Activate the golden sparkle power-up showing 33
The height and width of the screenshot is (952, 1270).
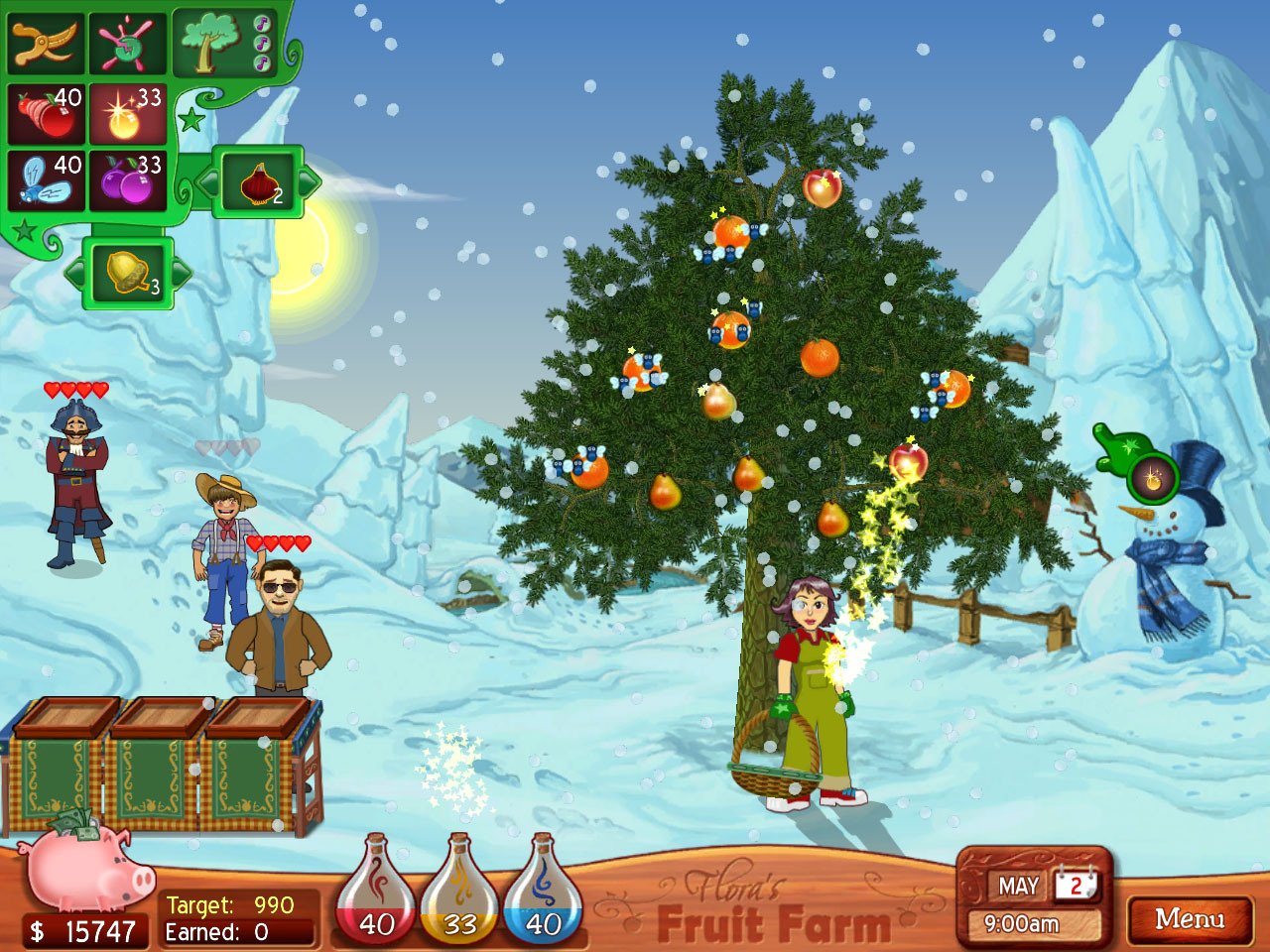[x=127, y=112]
